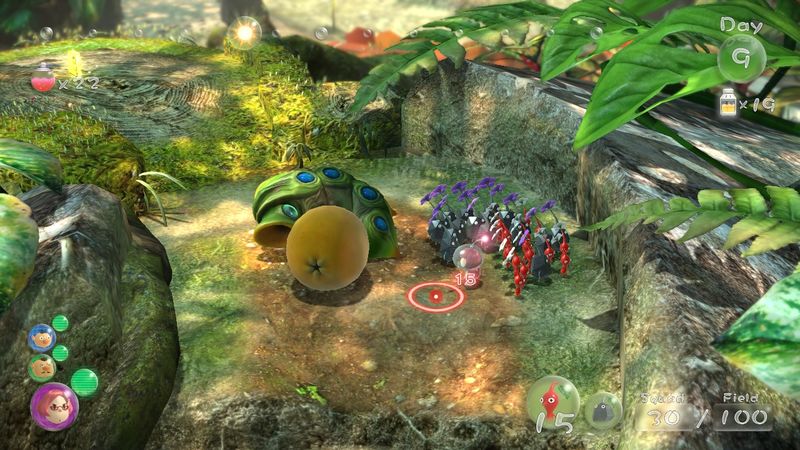Choose Brittany's pink leader portrait
Viewport: 800px width, 450px height.
pos(53,405)
